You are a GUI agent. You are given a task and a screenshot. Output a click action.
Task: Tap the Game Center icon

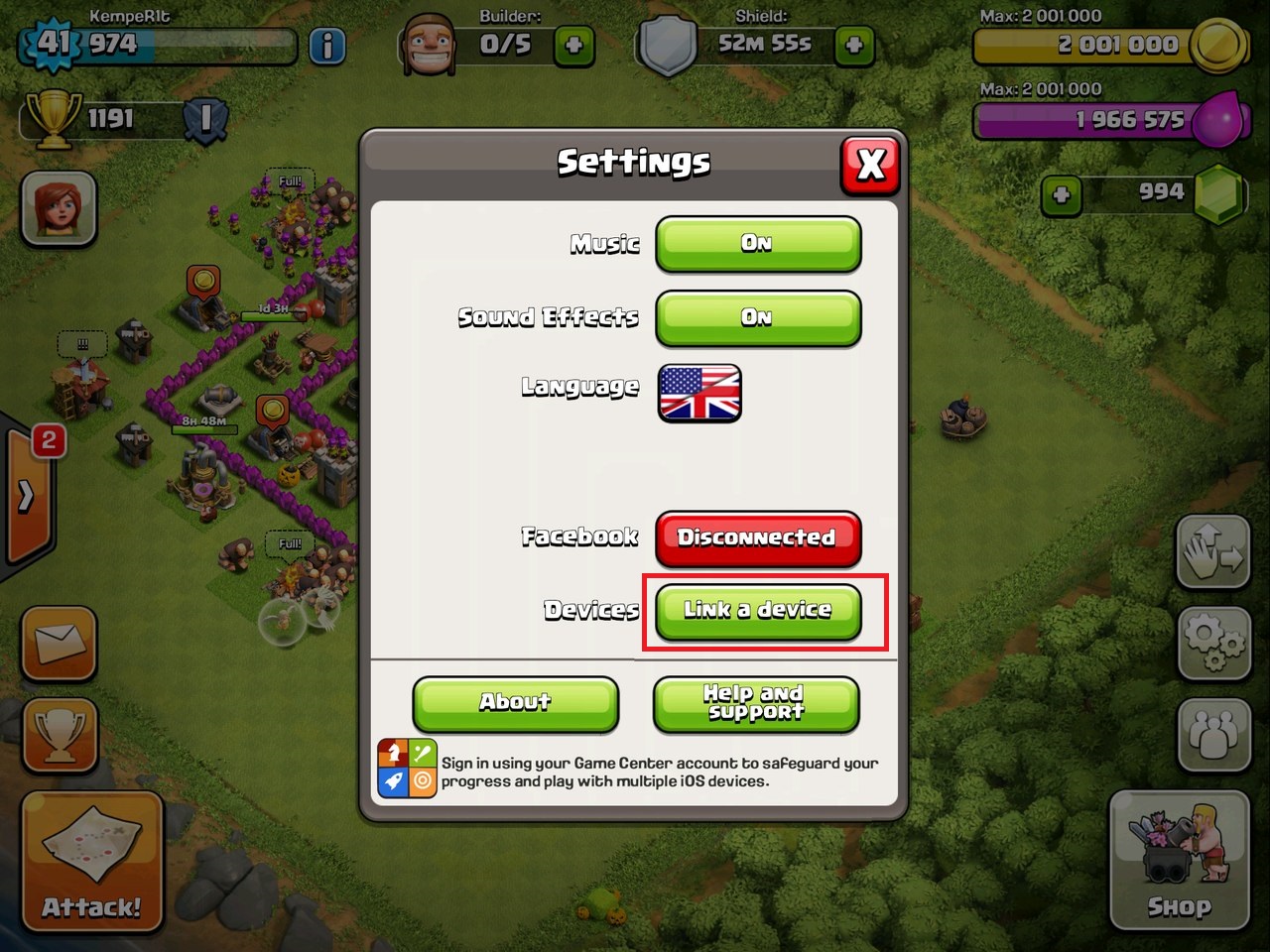[x=407, y=770]
